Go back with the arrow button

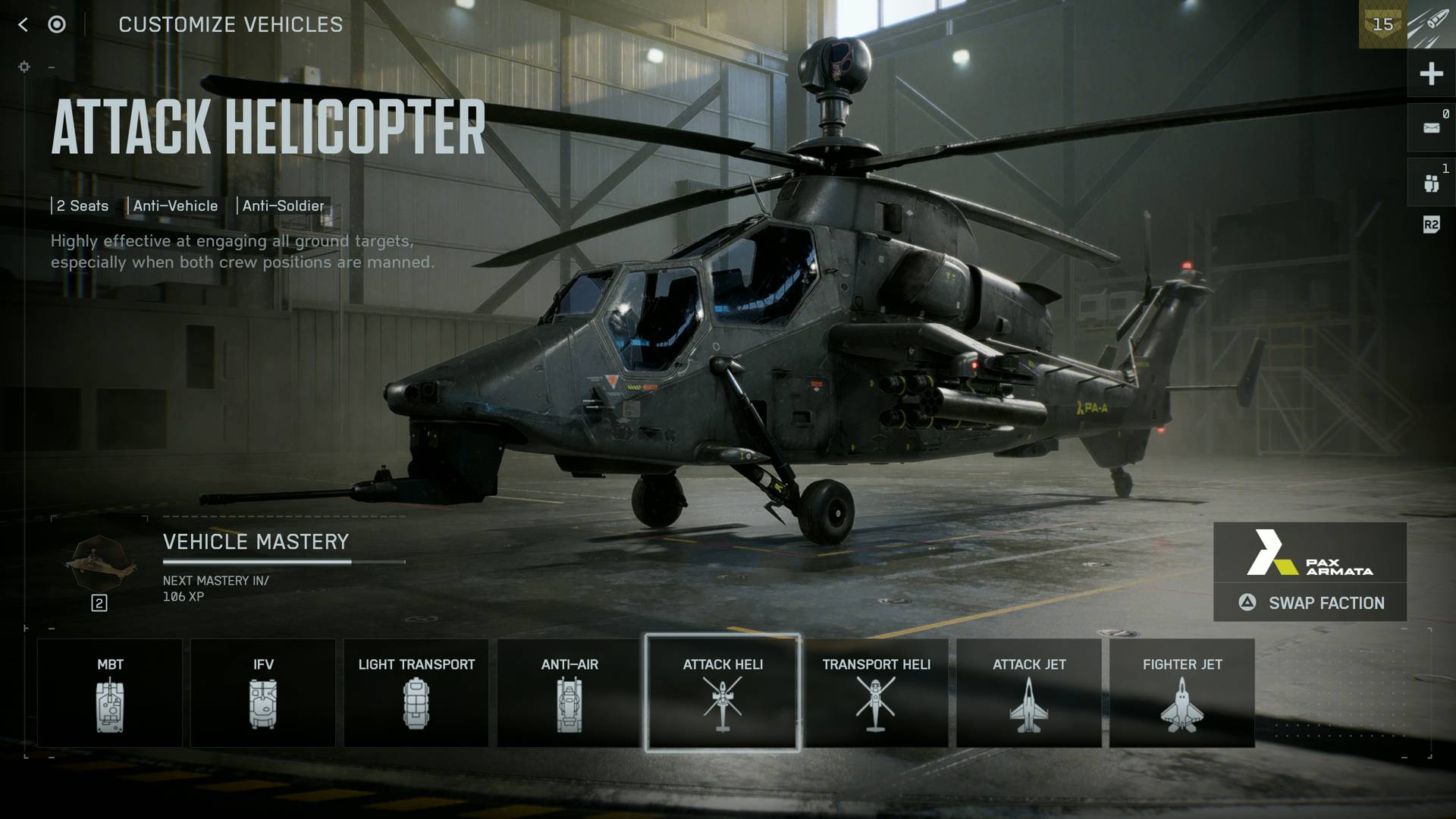coord(23,25)
